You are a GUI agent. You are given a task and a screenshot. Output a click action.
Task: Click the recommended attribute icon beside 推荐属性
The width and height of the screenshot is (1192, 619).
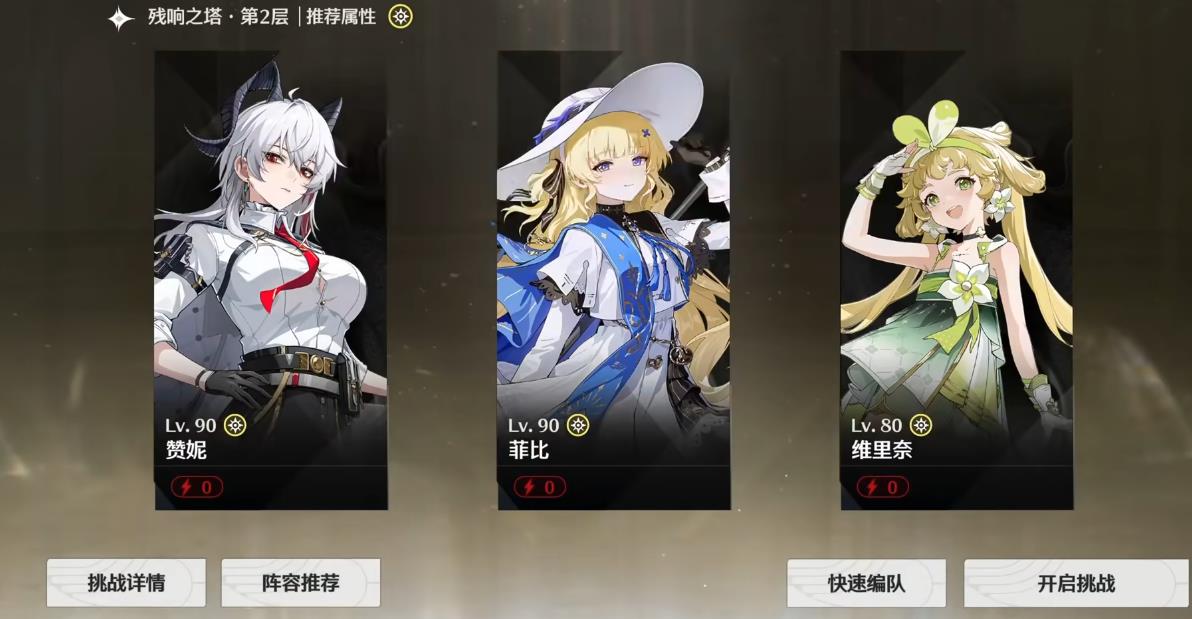400,17
